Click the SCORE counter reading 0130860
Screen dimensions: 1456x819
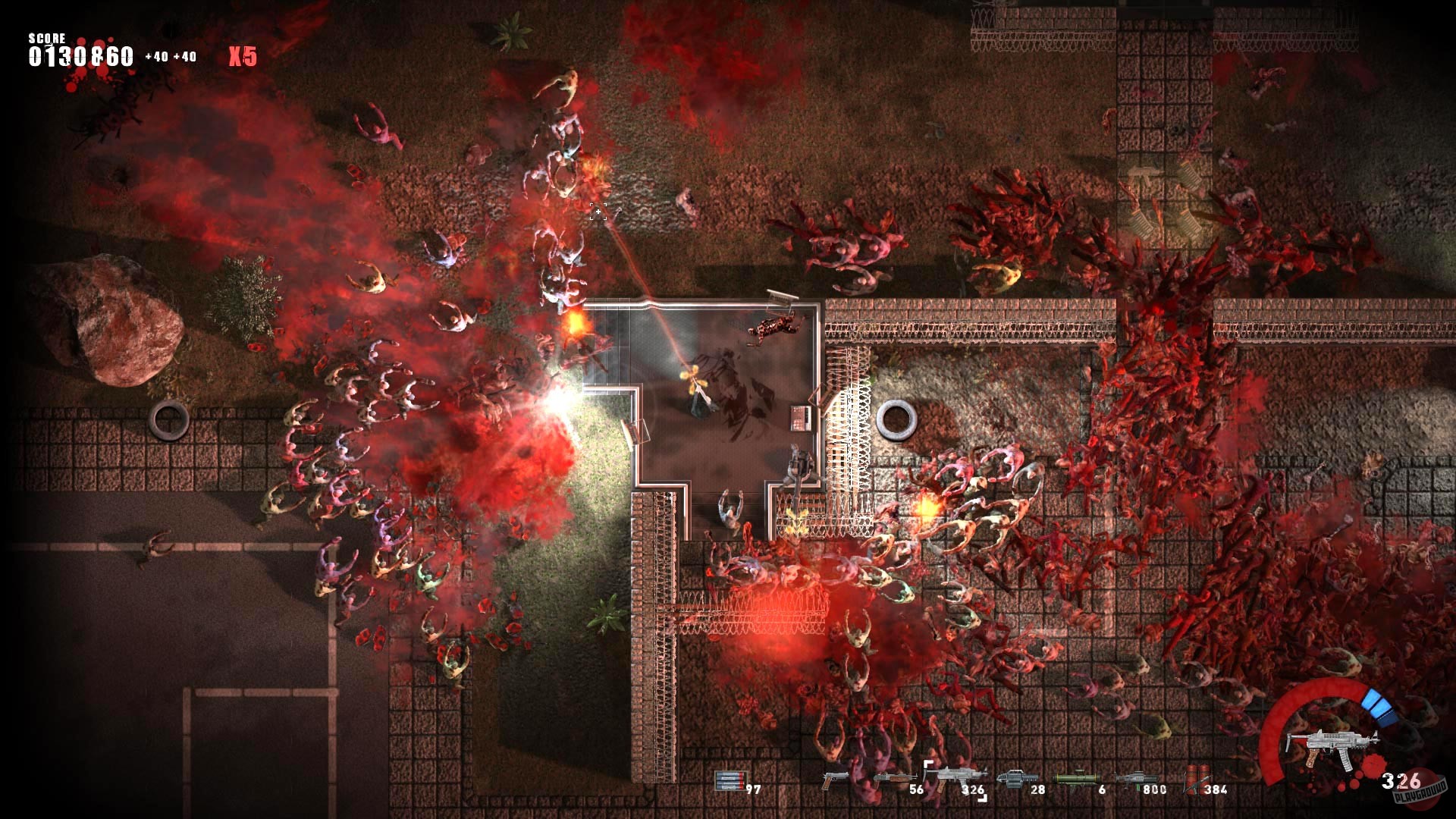(80, 55)
